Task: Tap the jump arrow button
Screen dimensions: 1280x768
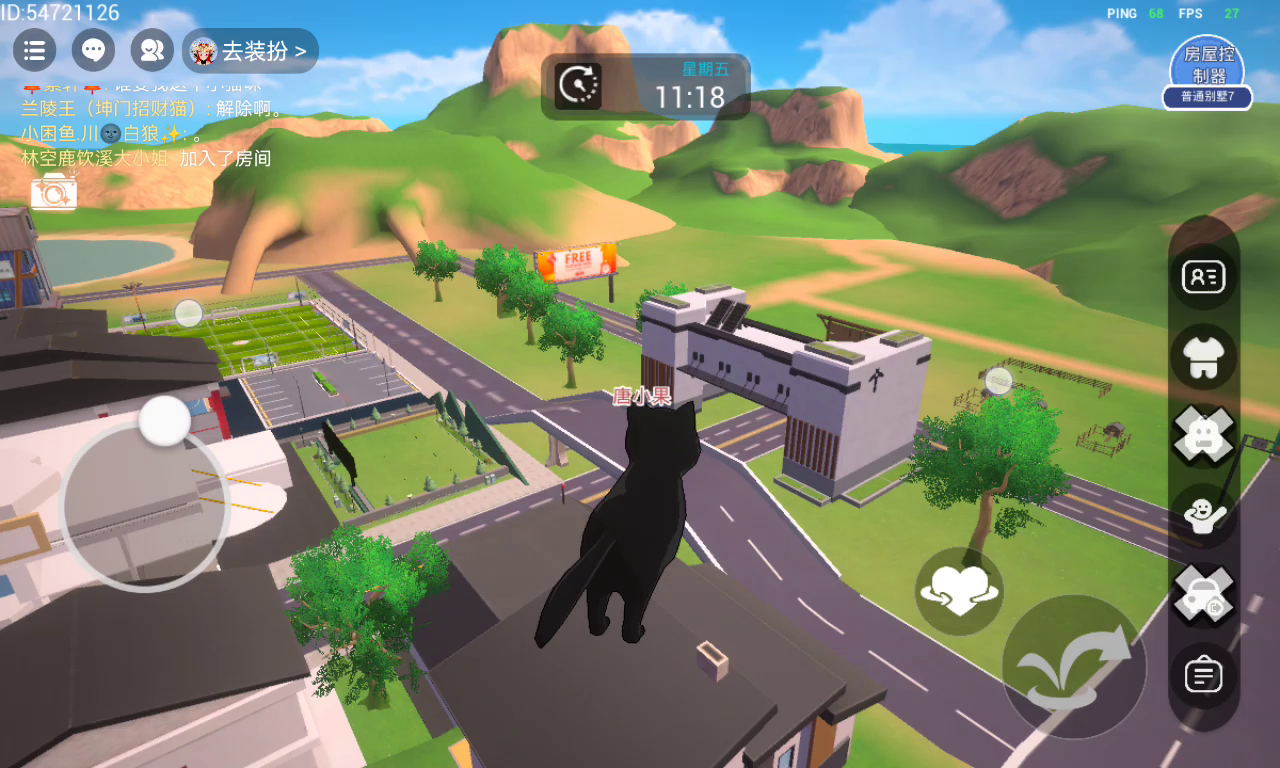Action: click(x=1074, y=666)
